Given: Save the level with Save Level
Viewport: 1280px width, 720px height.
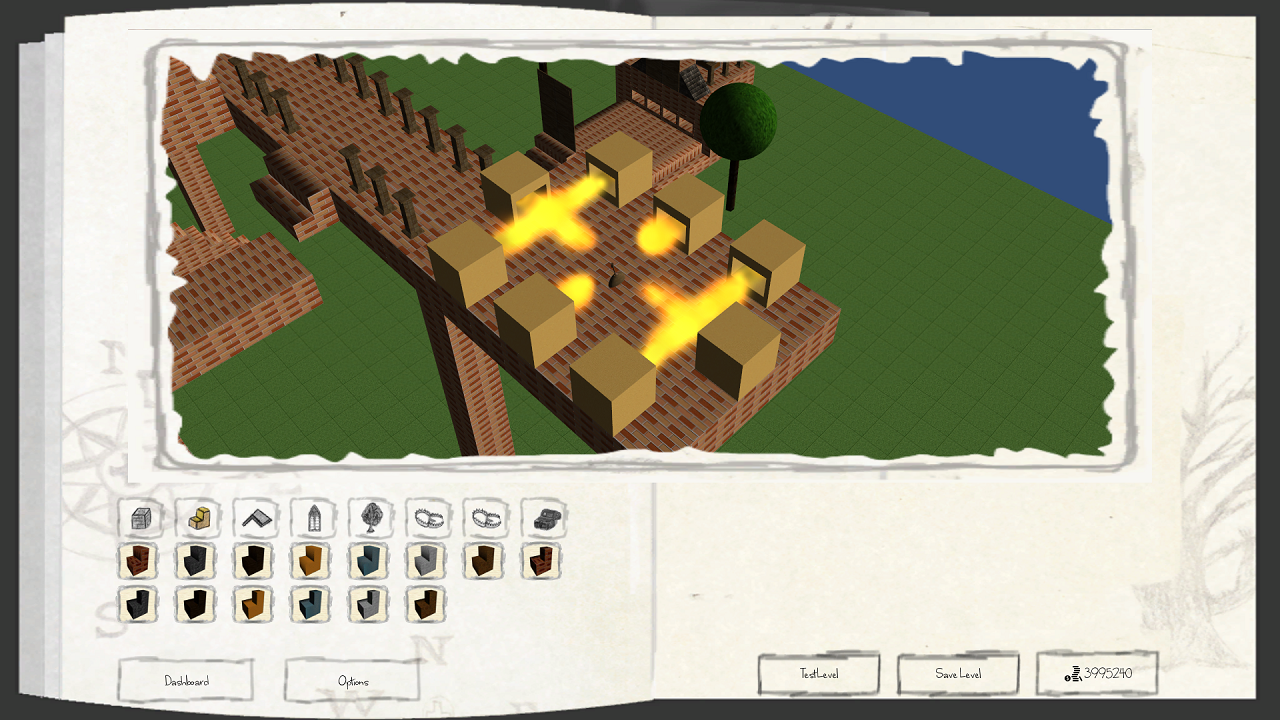Looking at the screenshot, I should 957,674.
